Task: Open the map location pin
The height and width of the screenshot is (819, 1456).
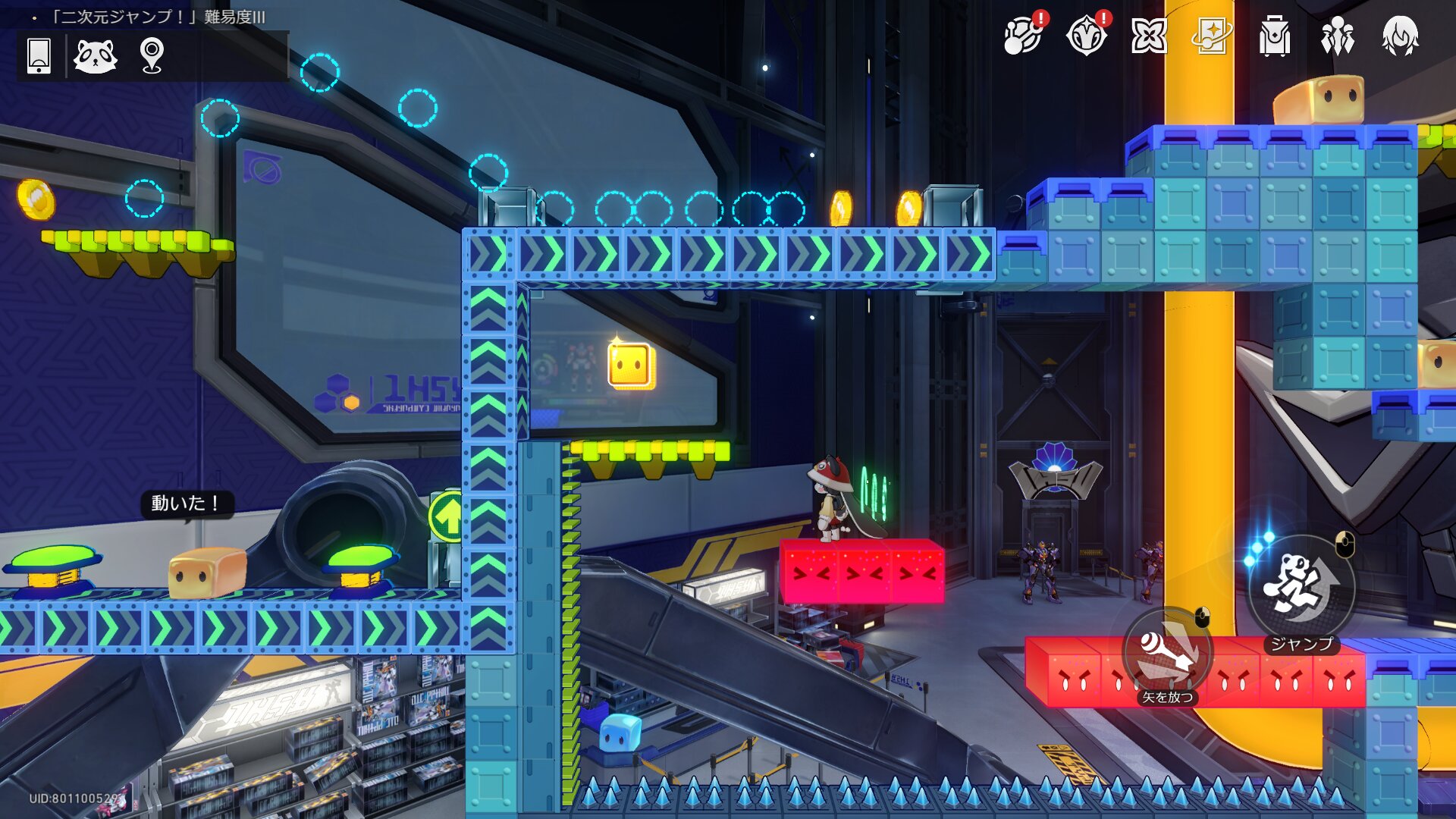Action: [x=152, y=56]
